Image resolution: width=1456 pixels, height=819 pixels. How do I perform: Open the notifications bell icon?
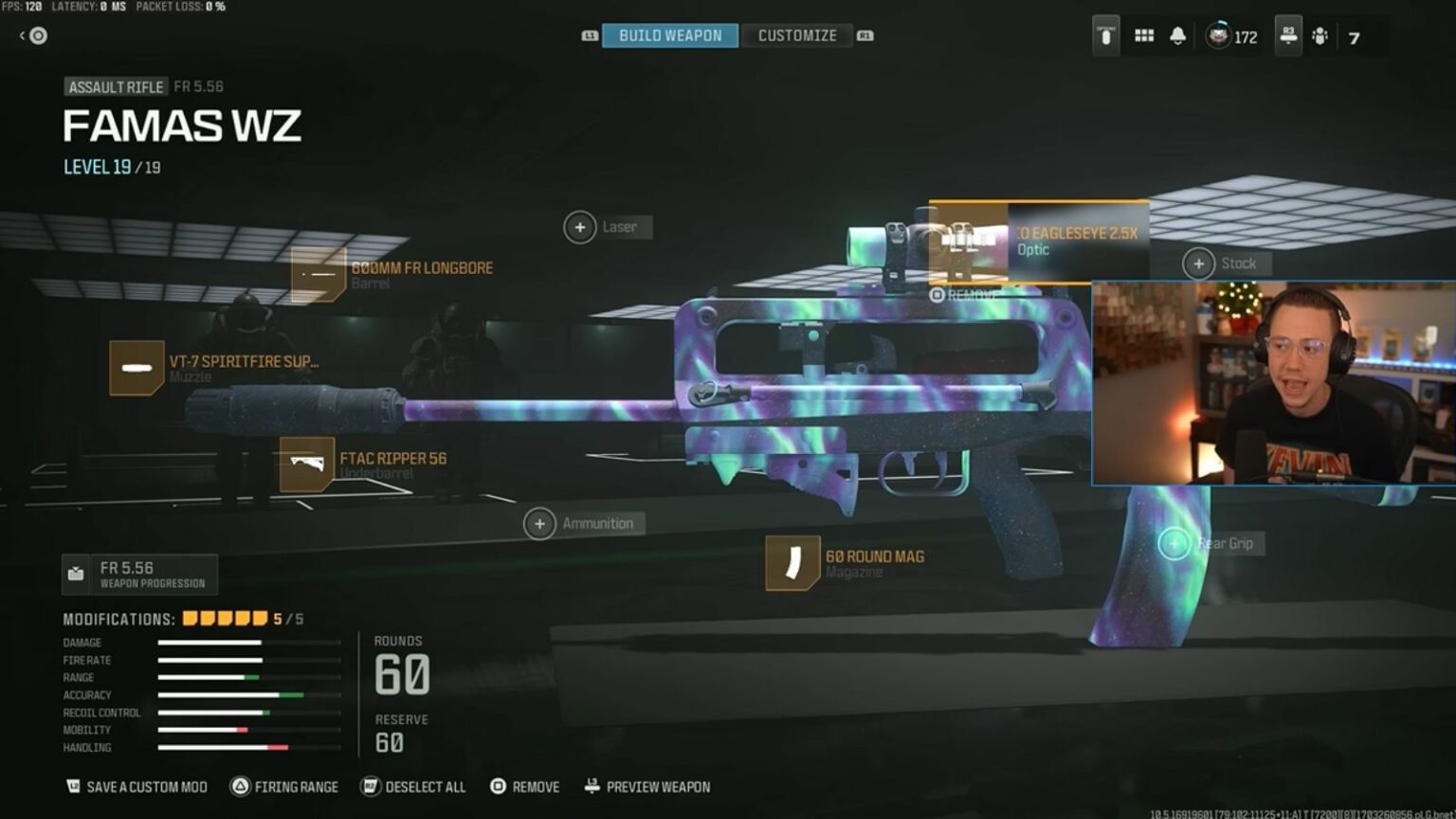[x=1178, y=34]
